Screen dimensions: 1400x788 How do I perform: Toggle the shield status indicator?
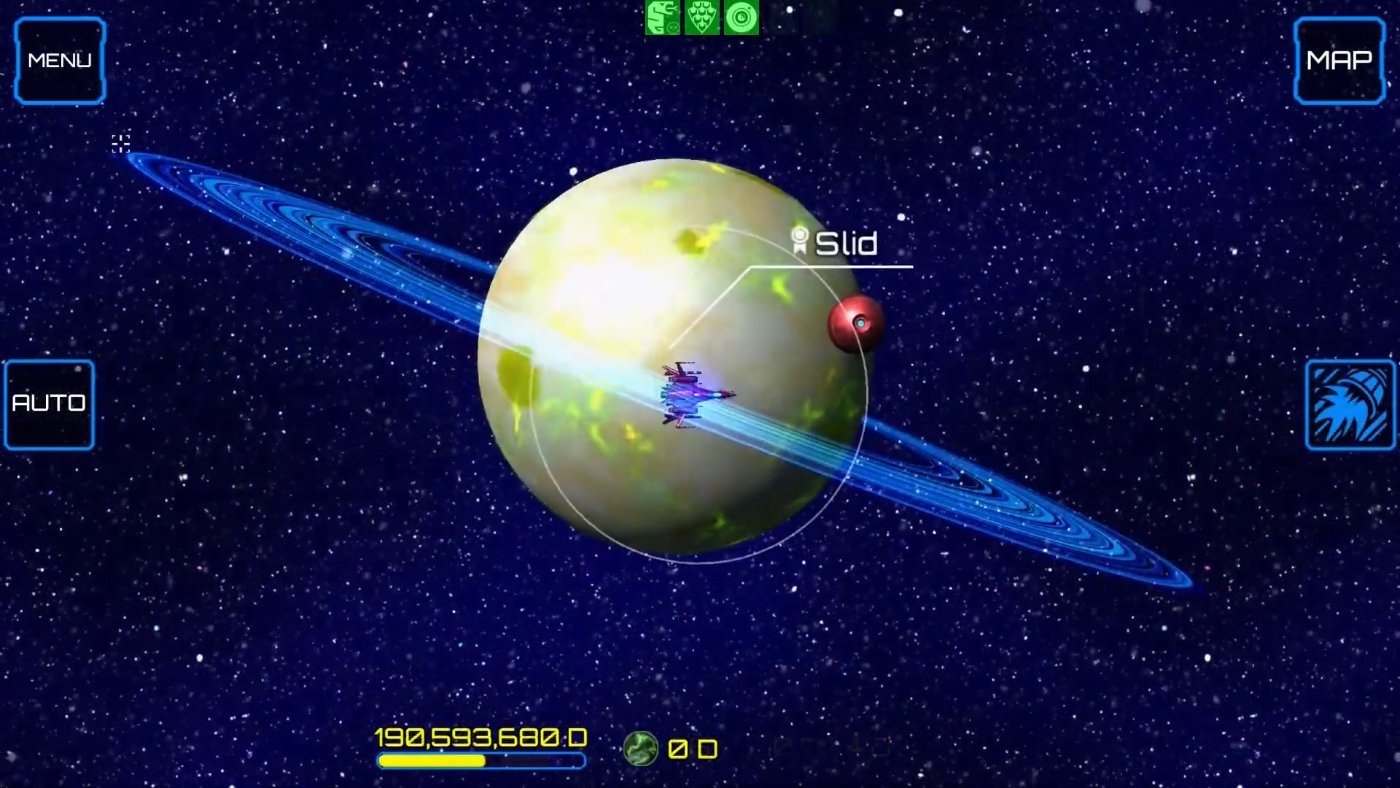tap(701, 17)
